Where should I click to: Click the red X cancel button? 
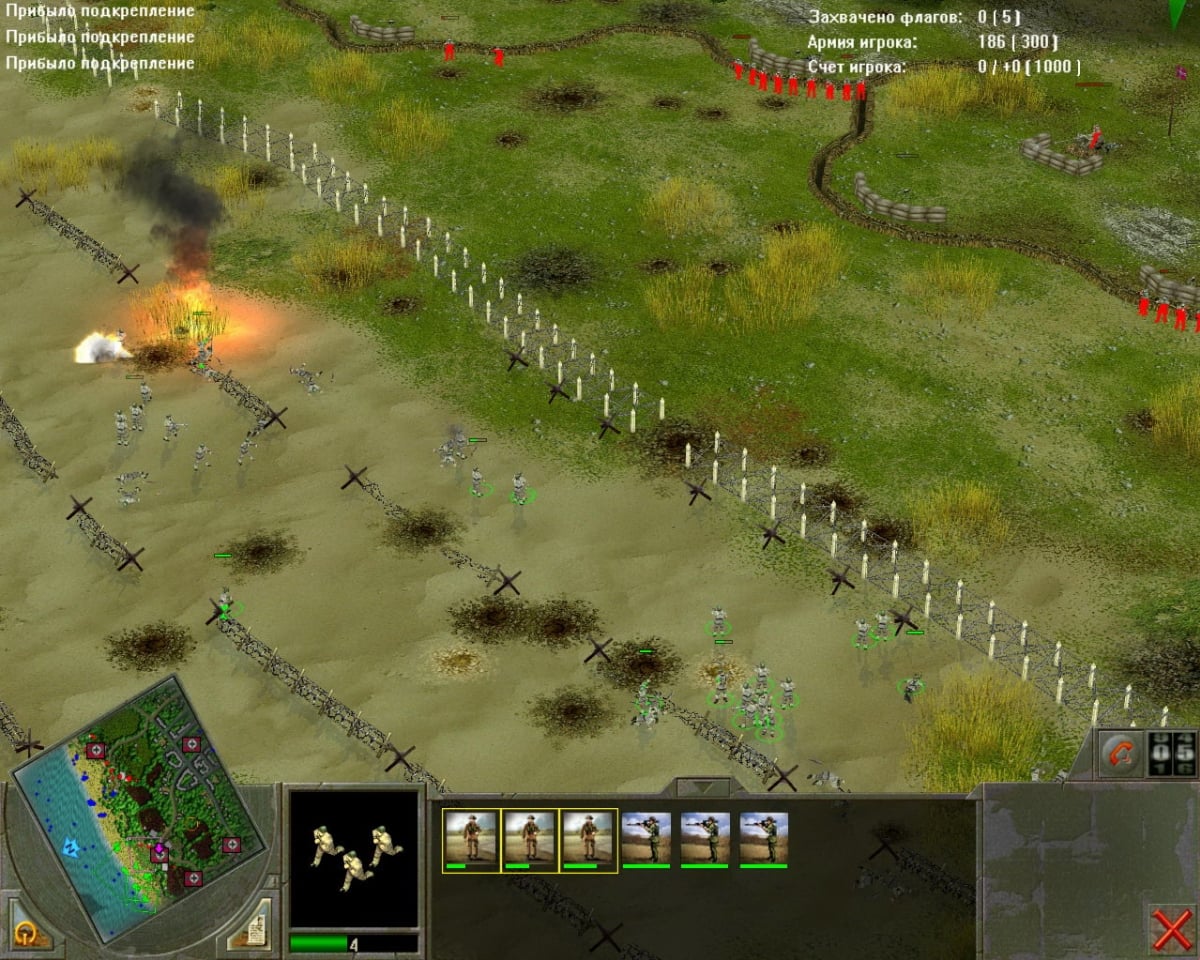point(1170,930)
